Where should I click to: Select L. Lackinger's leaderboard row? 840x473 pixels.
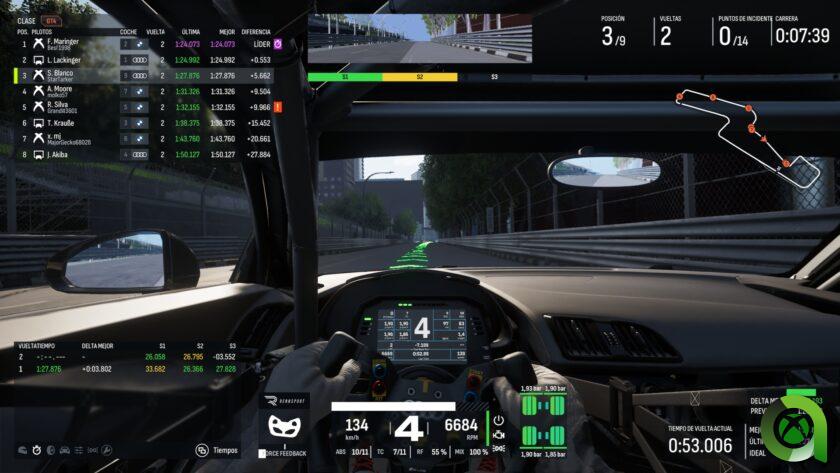point(140,60)
